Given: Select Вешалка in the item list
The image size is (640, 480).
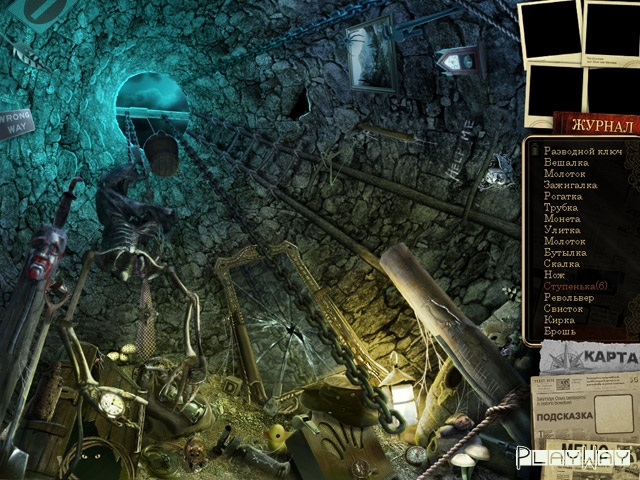Looking at the screenshot, I should pos(566,162).
